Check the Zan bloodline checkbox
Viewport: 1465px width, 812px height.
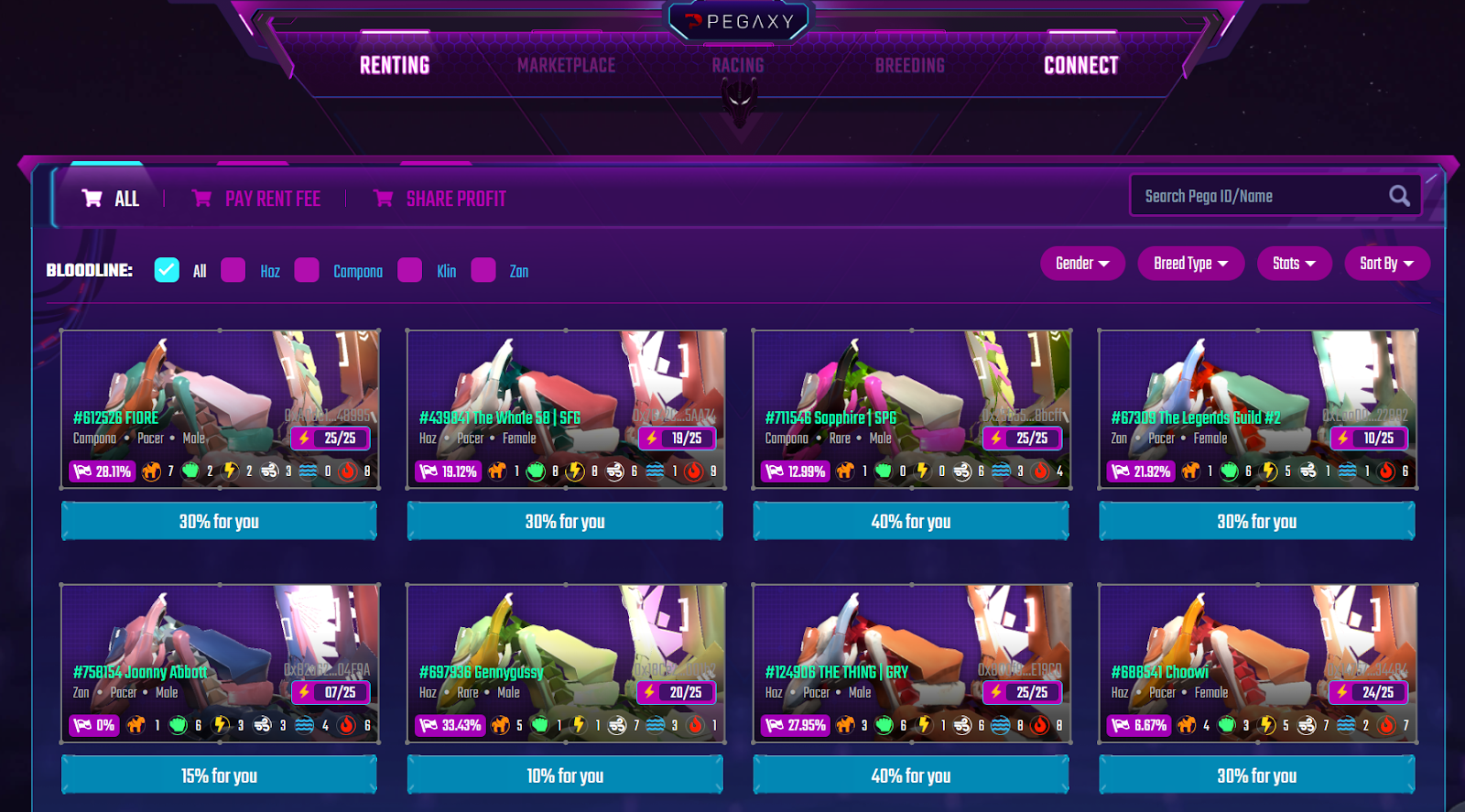click(x=483, y=270)
